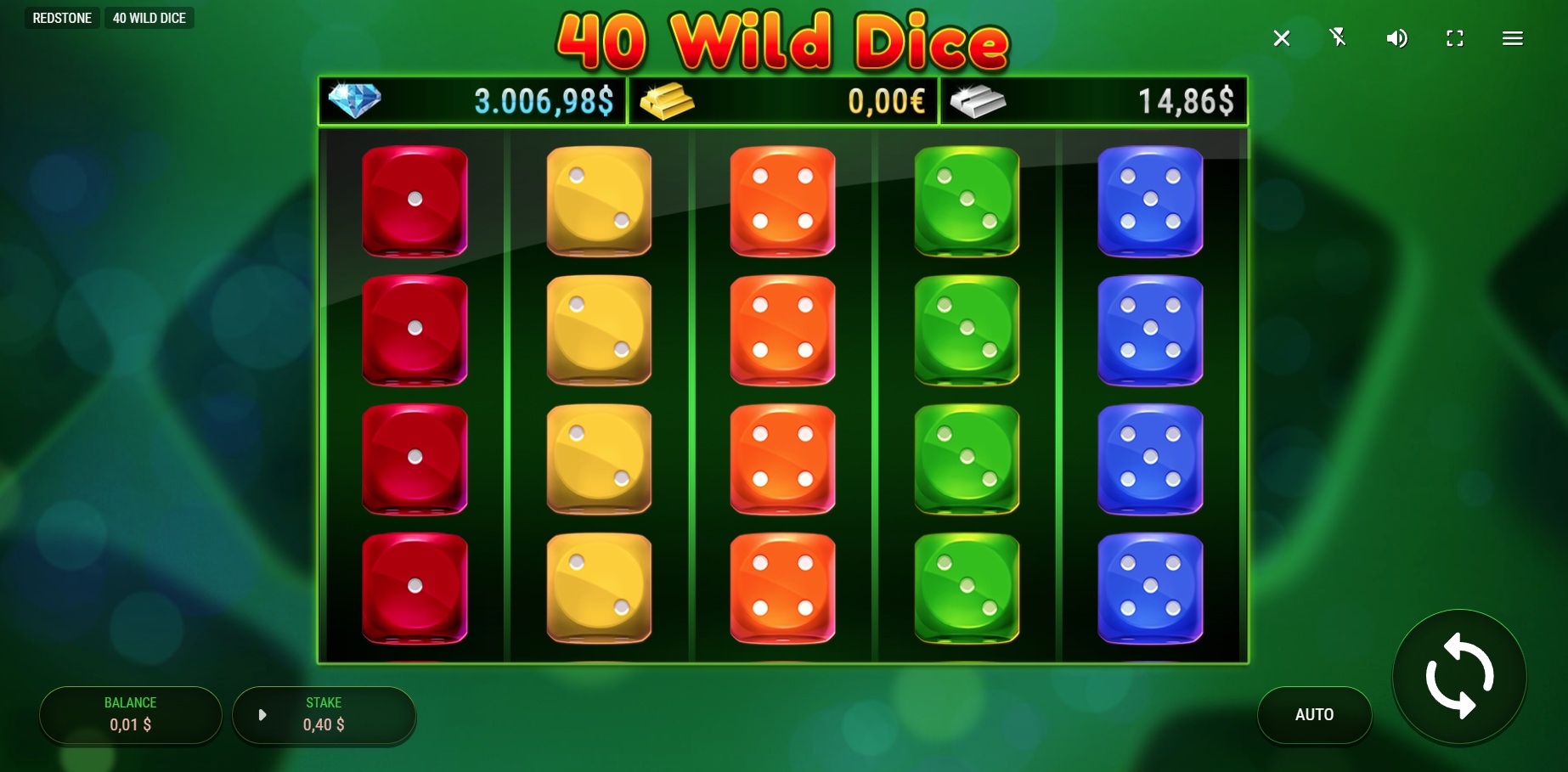Select the 40 WILD DICE tab

pyautogui.click(x=149, y=17)
